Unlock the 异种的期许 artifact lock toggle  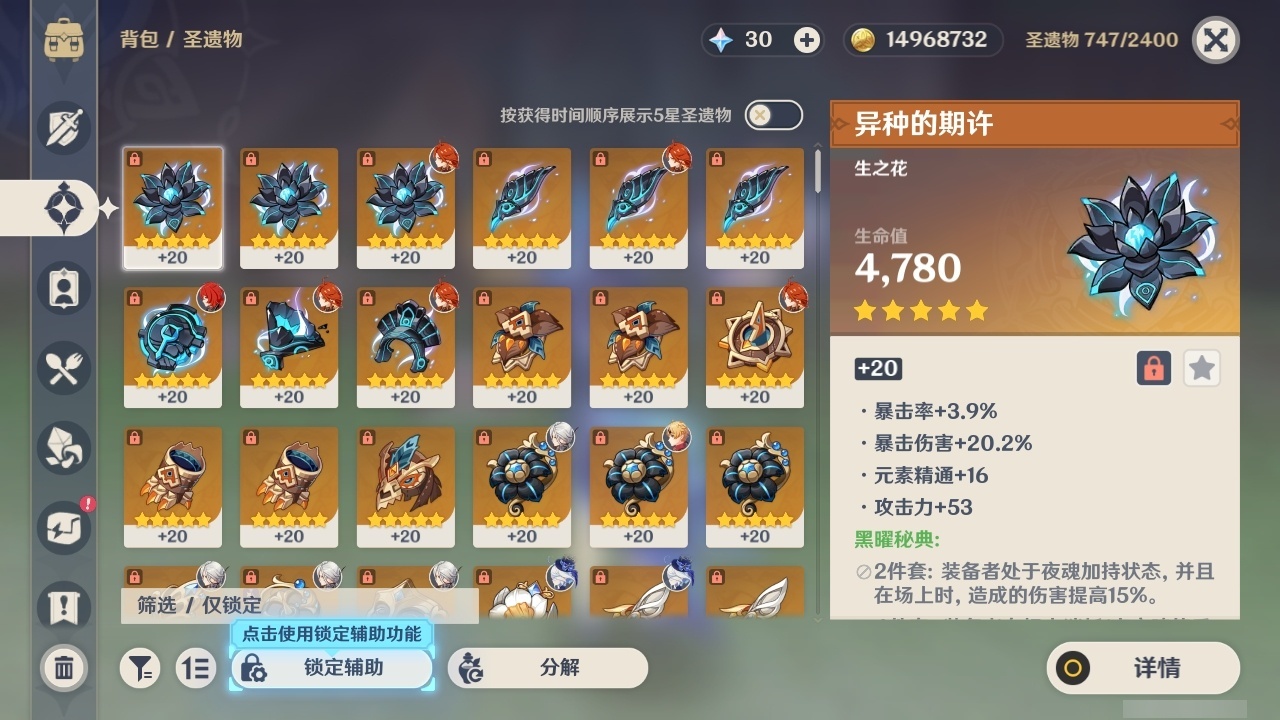1154,368
